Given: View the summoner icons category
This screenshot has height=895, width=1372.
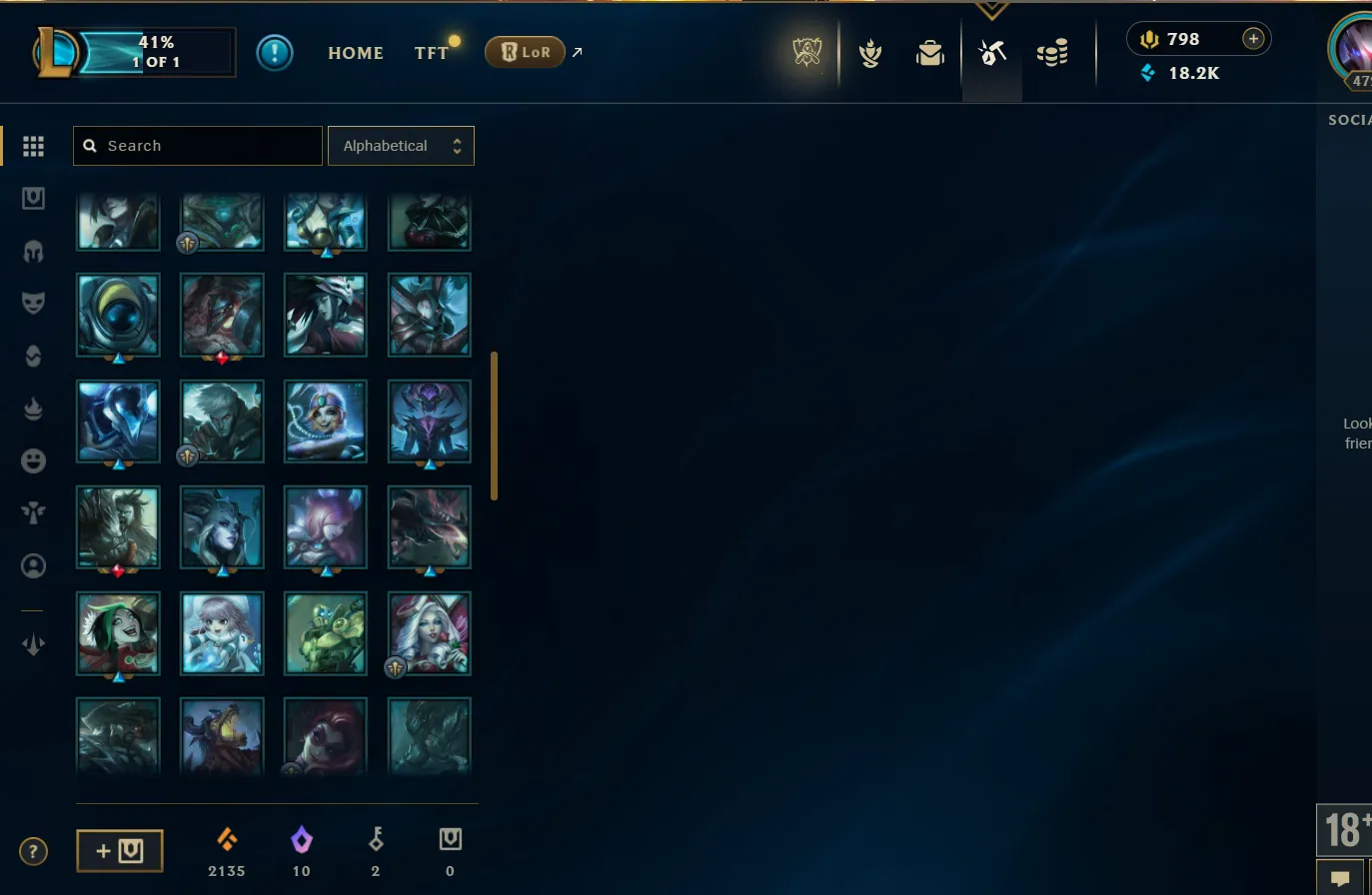Looking at the screenshot, I should click(x=33, y=565).
